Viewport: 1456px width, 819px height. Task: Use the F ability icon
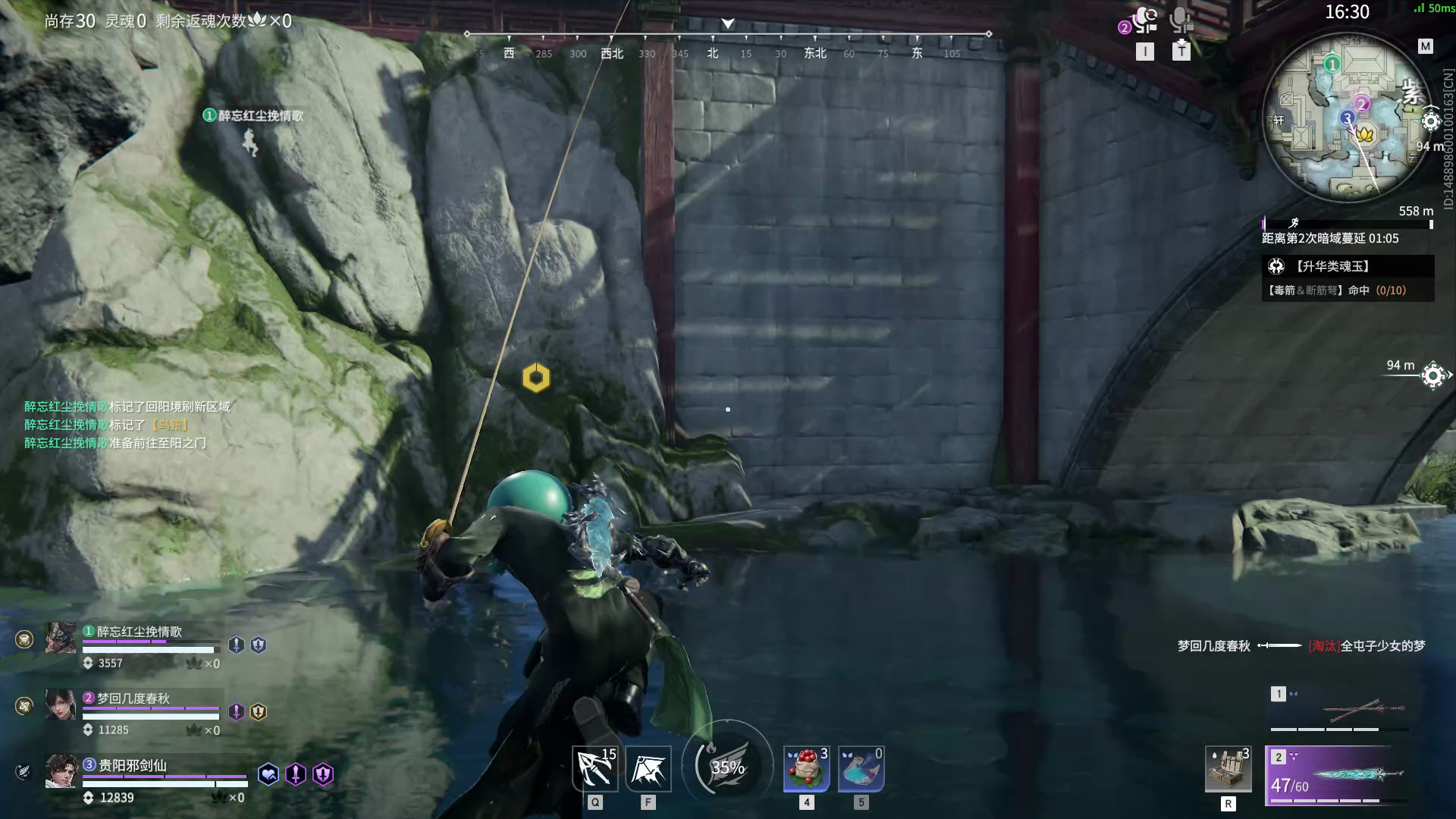pos(648,769)
